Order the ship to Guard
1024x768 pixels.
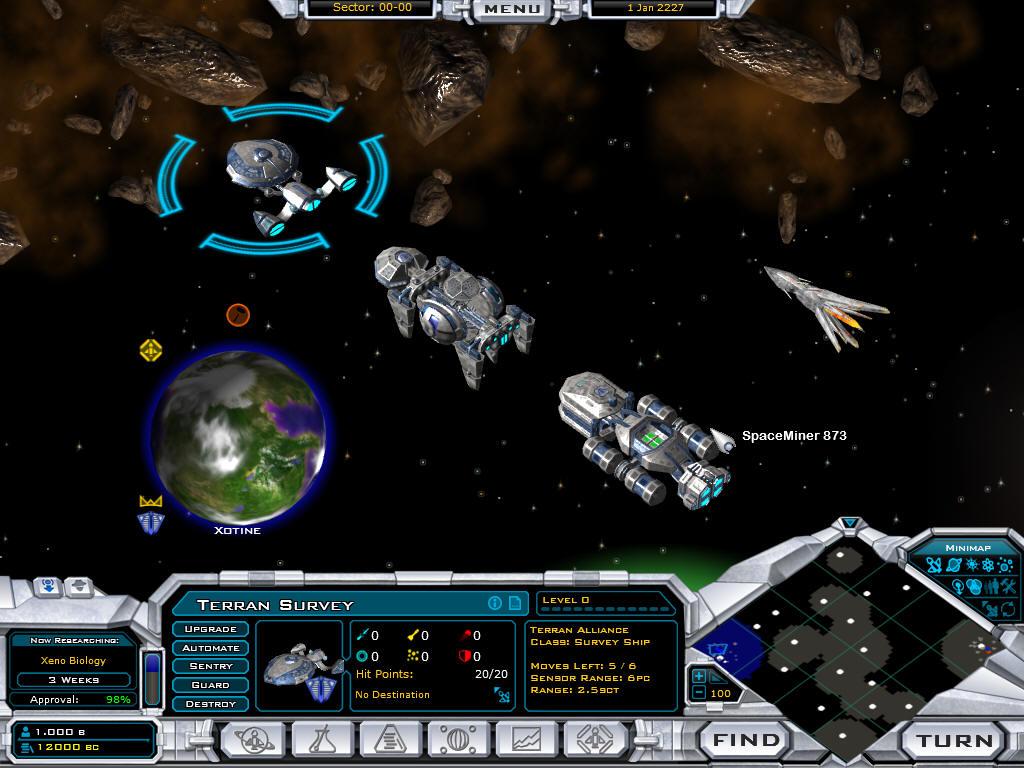pyautogui.click(x=211, y=685)
